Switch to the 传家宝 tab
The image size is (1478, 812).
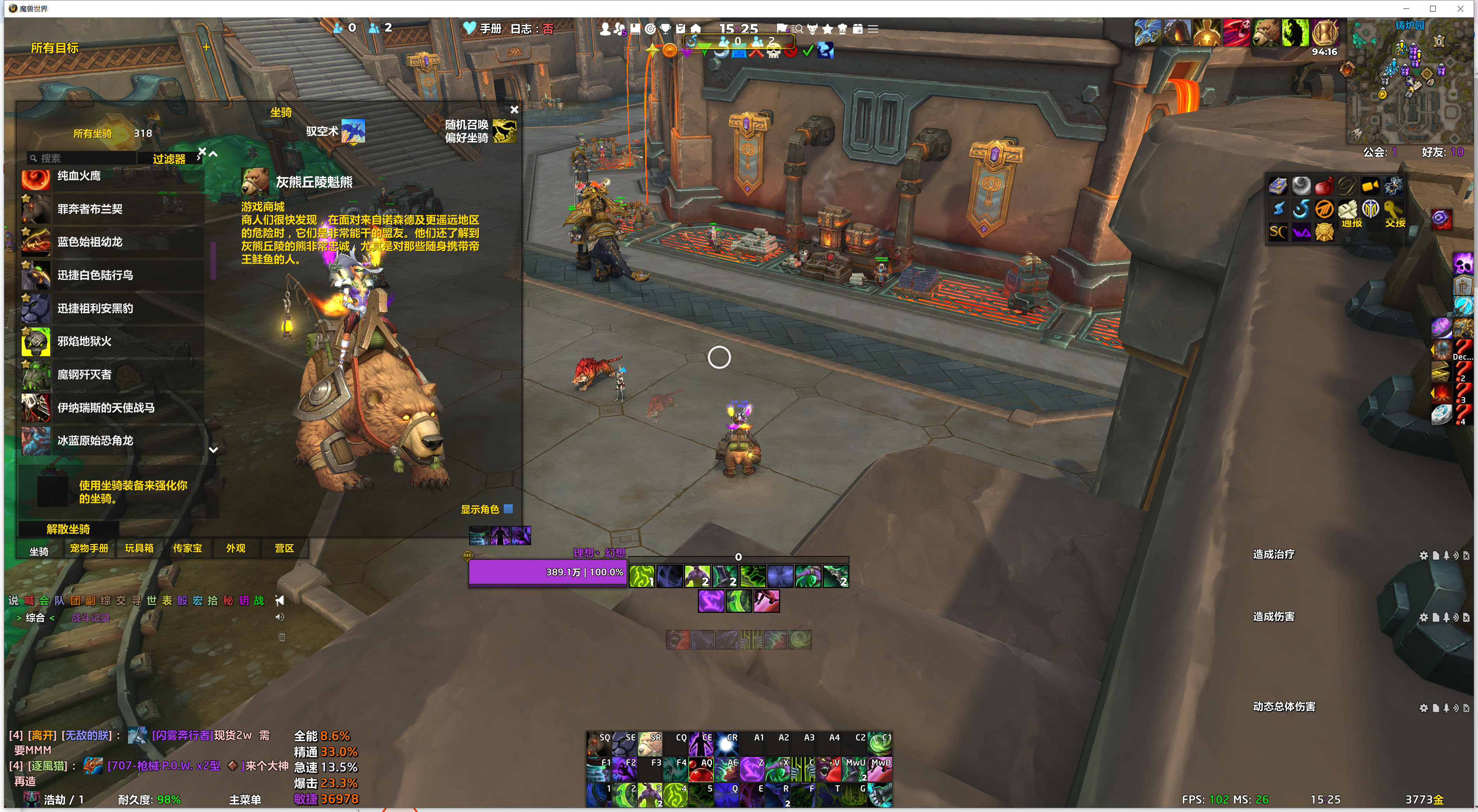click(188, 548)
